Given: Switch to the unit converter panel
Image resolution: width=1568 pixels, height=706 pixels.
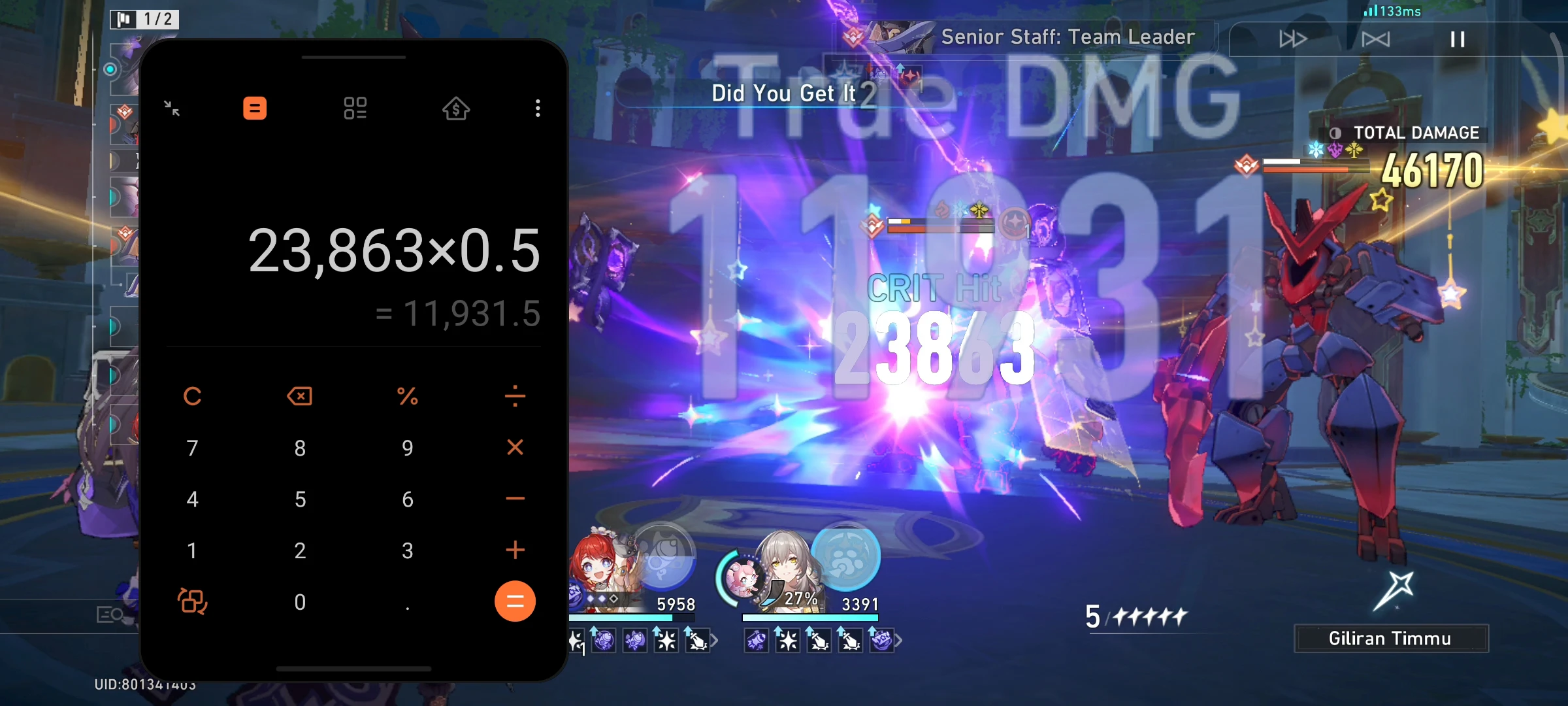Looking at the screenshot, I should pyautogui.click(x=355, y=108).
